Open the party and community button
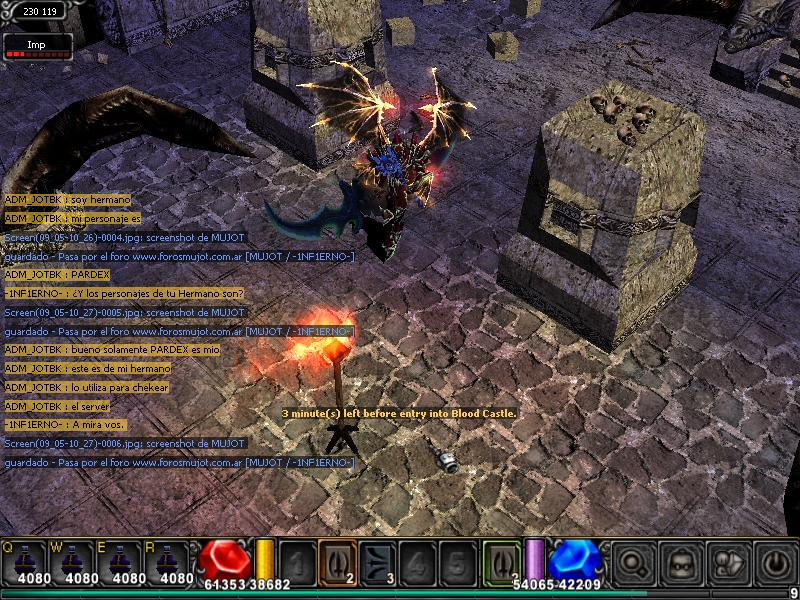 [727, 562]
